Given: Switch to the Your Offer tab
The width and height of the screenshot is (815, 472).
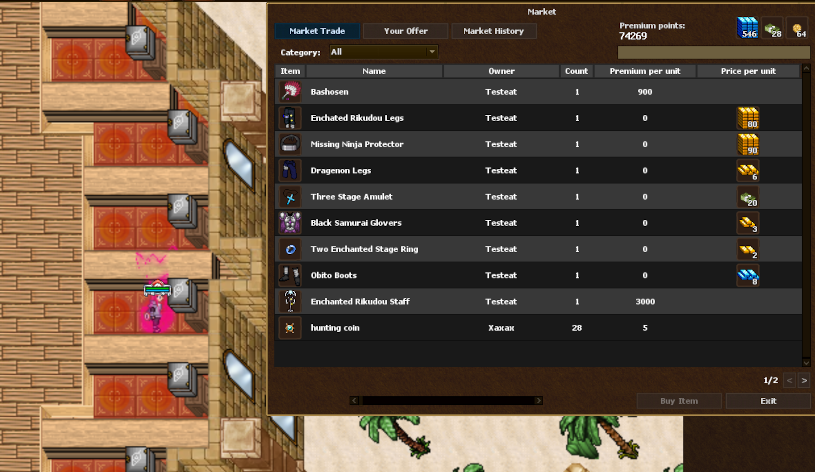Looking at the screenshot, I should (405, 31).
